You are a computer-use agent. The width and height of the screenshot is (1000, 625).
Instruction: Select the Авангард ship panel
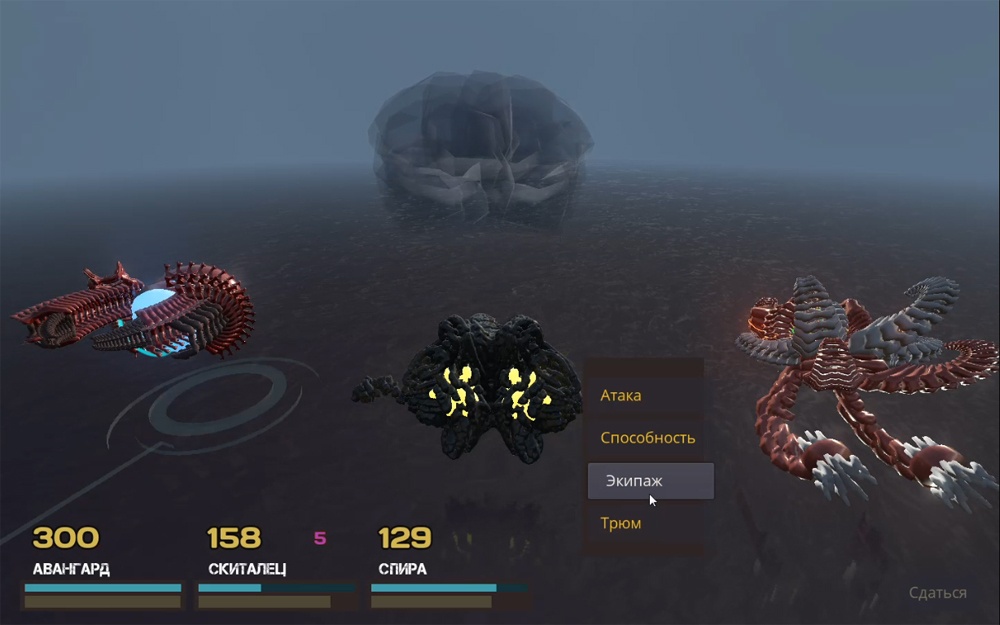point(103,569)
